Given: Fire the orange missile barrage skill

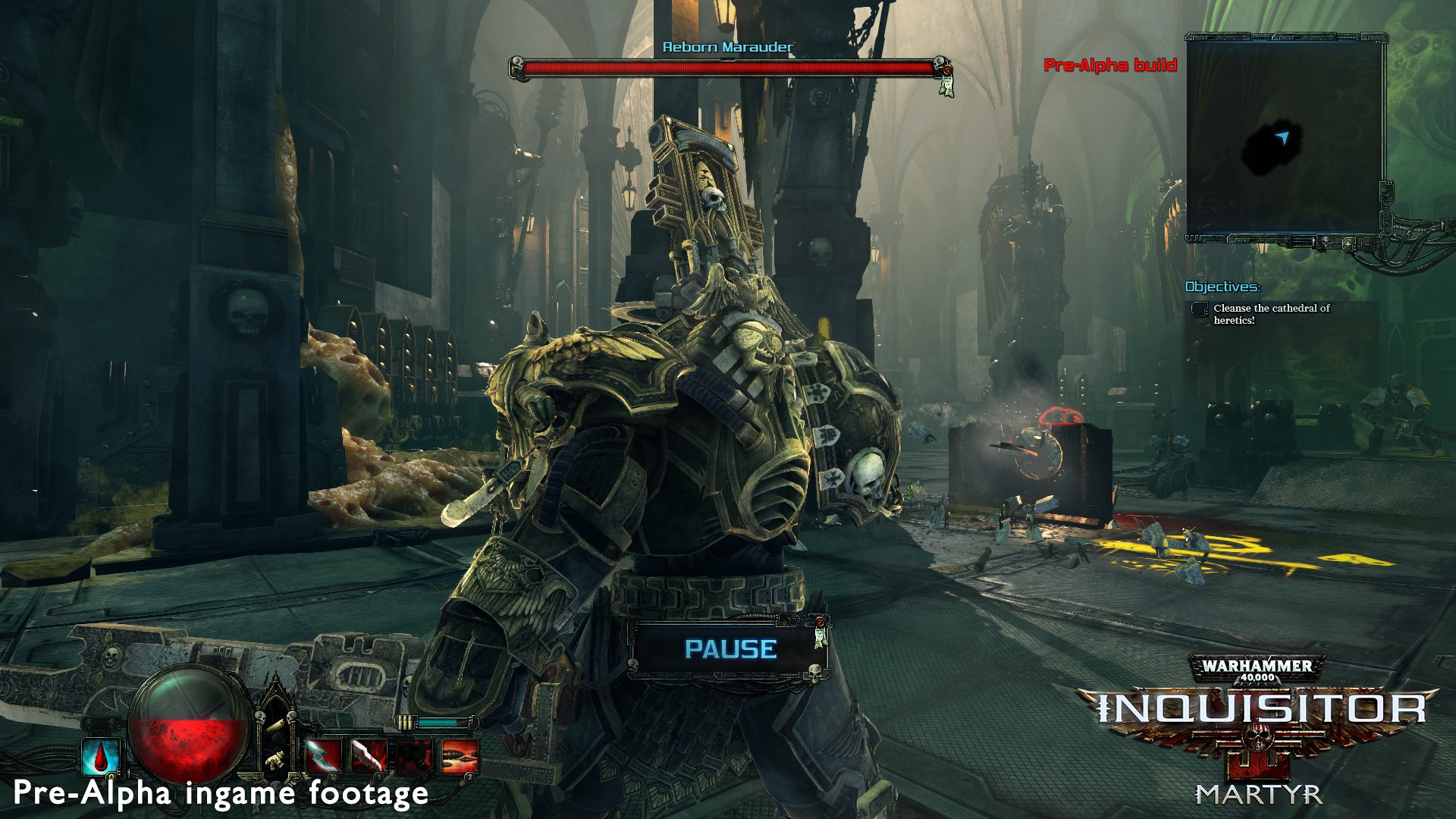Looking at the screenshot, I should tap(460, 756).
